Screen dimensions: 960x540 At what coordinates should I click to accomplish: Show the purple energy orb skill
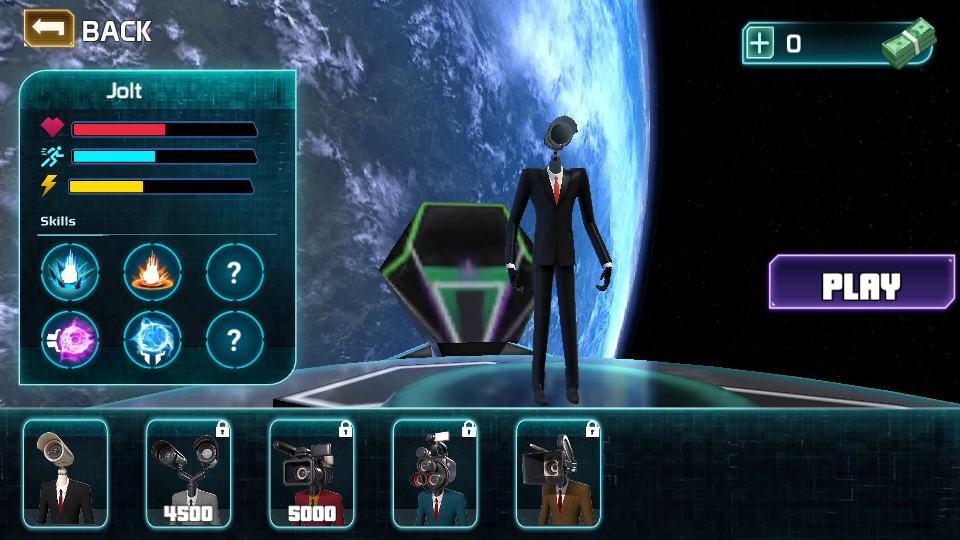pyautogui.click(x=70, y=341)
